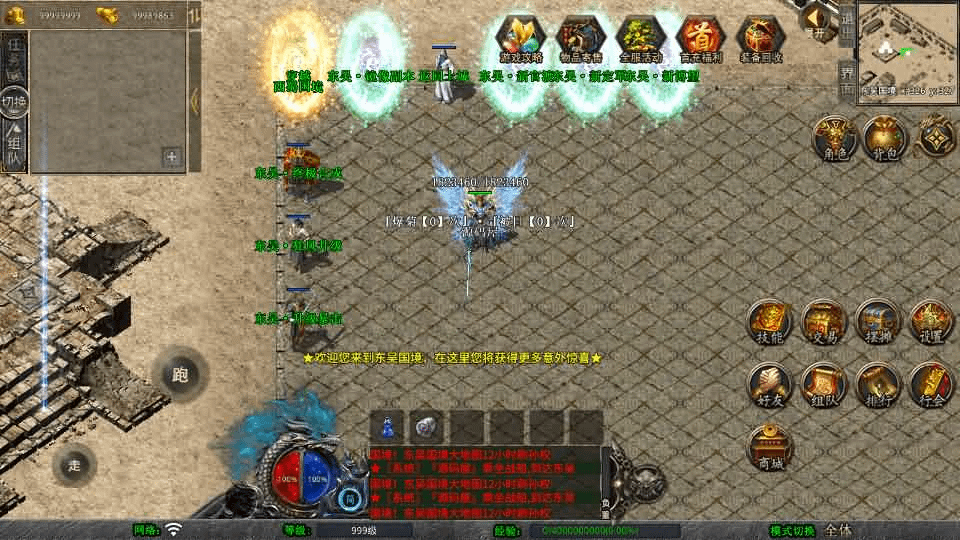Use the blue potion in the hotbar
Screen dimensions: 960x540
tap(387, 426)
